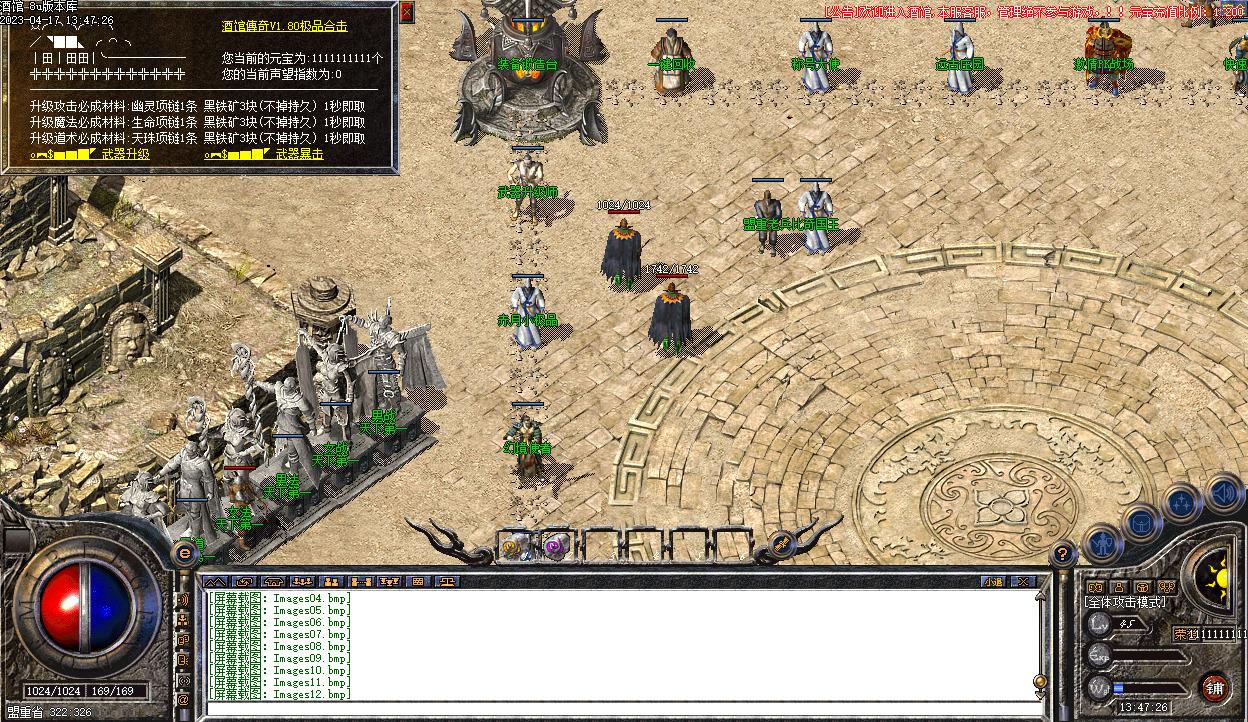Click the @ icon at chat sidebar bottom

tap(183, 701)
